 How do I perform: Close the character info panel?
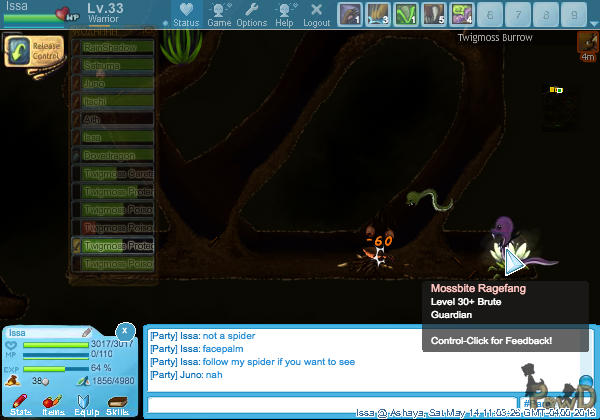[125, 329]
